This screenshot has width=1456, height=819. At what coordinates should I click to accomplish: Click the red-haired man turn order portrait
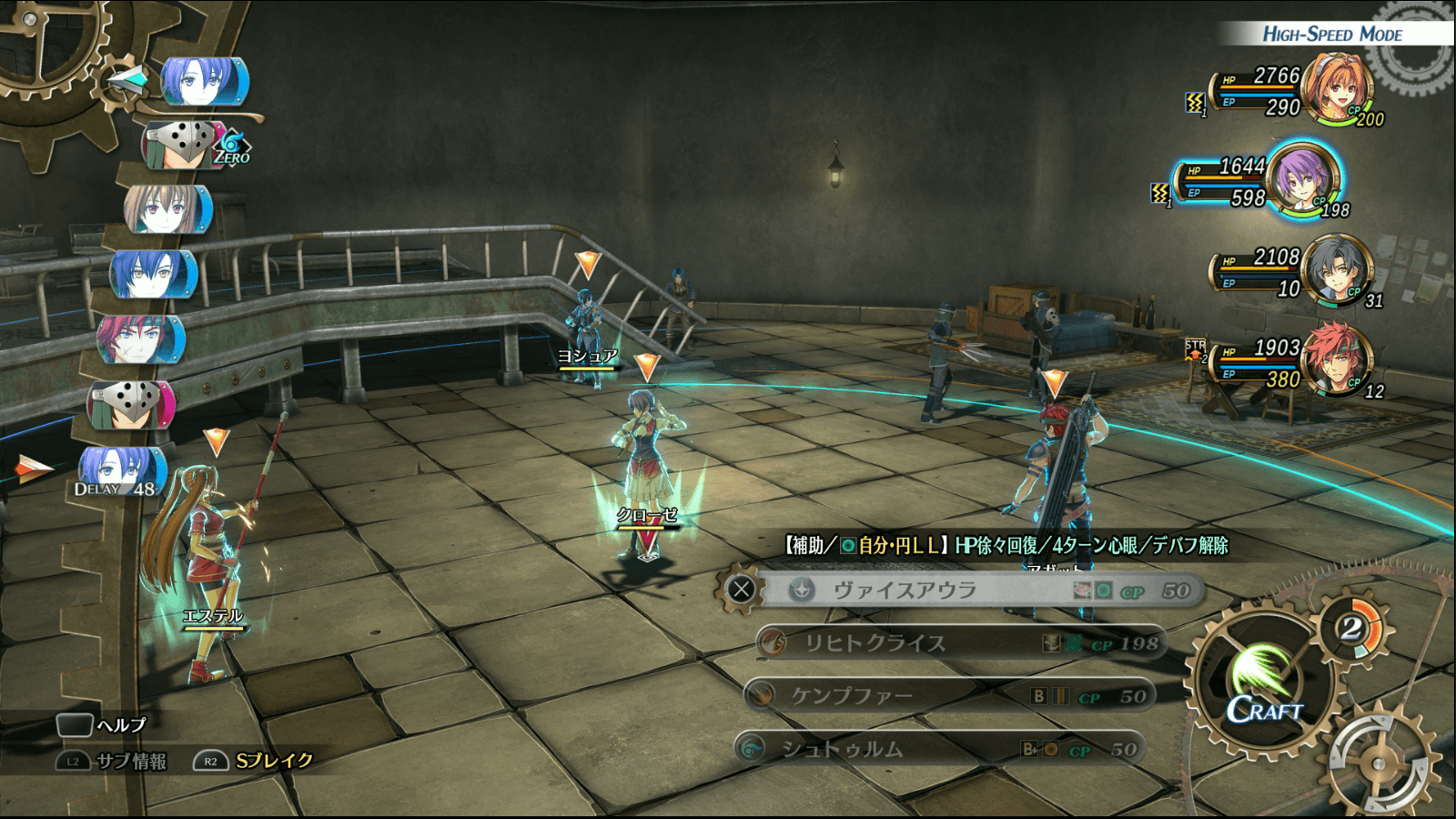(x=141, y=339)
